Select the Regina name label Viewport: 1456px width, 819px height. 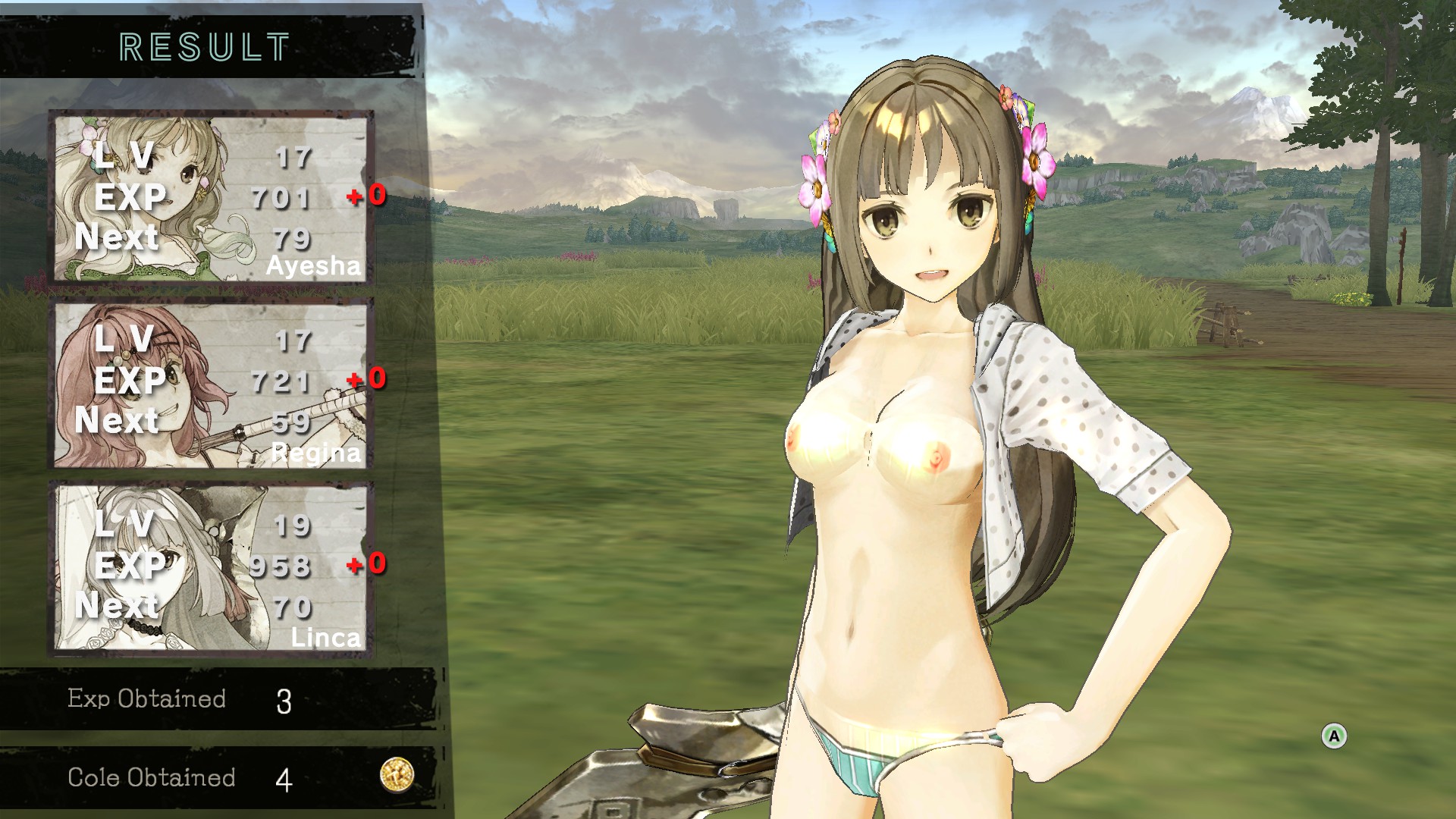(x=317, y=453)
